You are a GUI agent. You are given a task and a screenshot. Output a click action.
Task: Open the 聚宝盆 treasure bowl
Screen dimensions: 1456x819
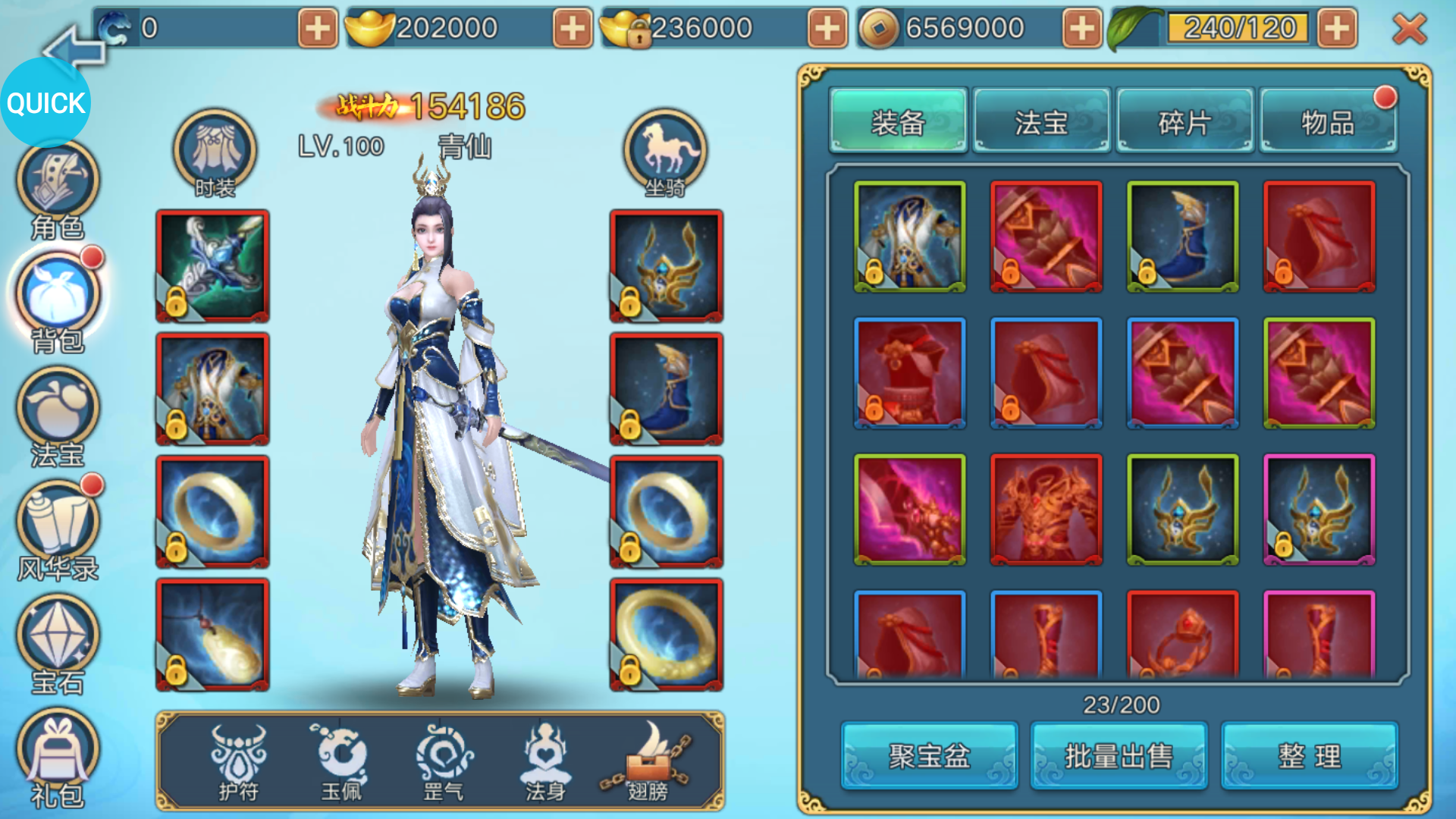(929, 755)
